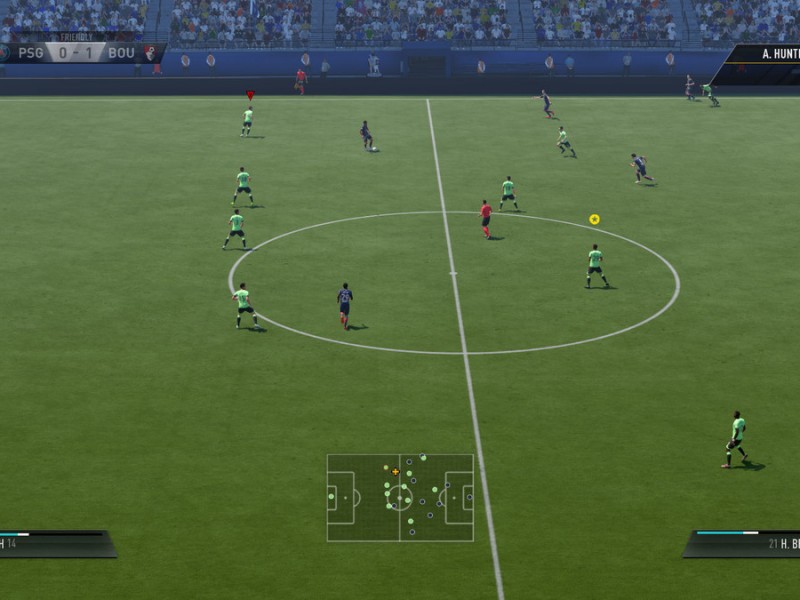Click the radar minimap of the pitch
The height and width of the screenshot is (600, 800).
click(x=400, y=497)
